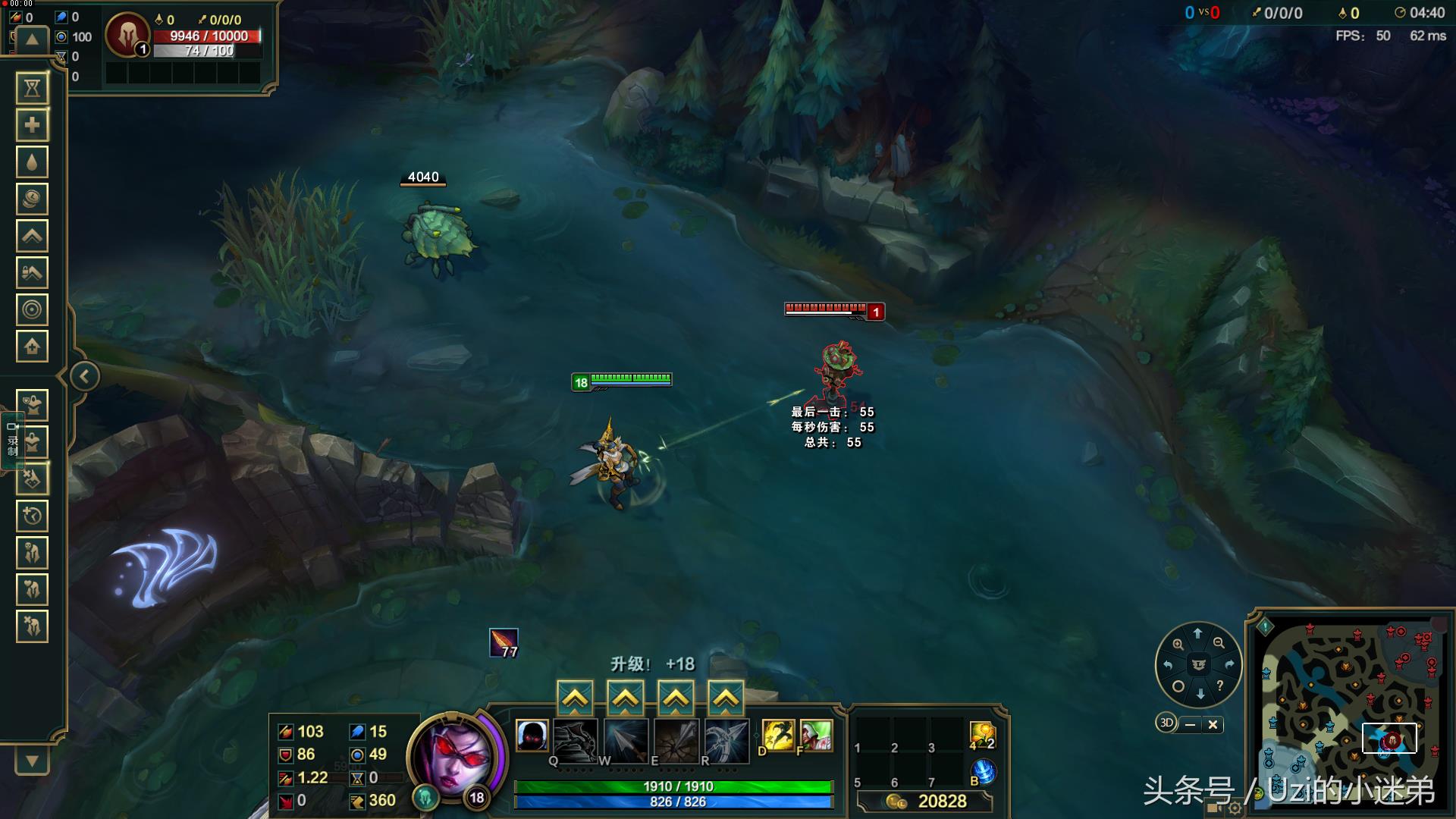Click the gold coins practice button
Viewport: 1456px width, 819px height.
(x=32, y=199)
